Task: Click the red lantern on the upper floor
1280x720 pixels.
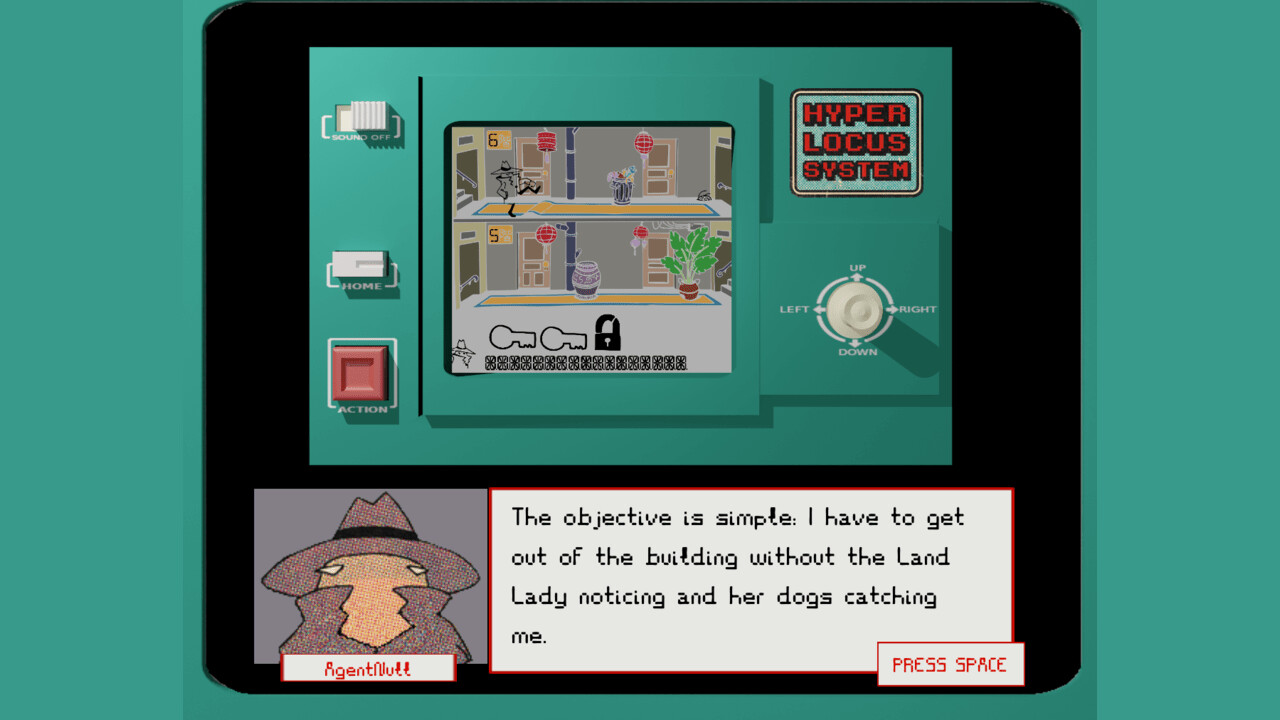Action: pyautogui.click(x=544, y=142)
